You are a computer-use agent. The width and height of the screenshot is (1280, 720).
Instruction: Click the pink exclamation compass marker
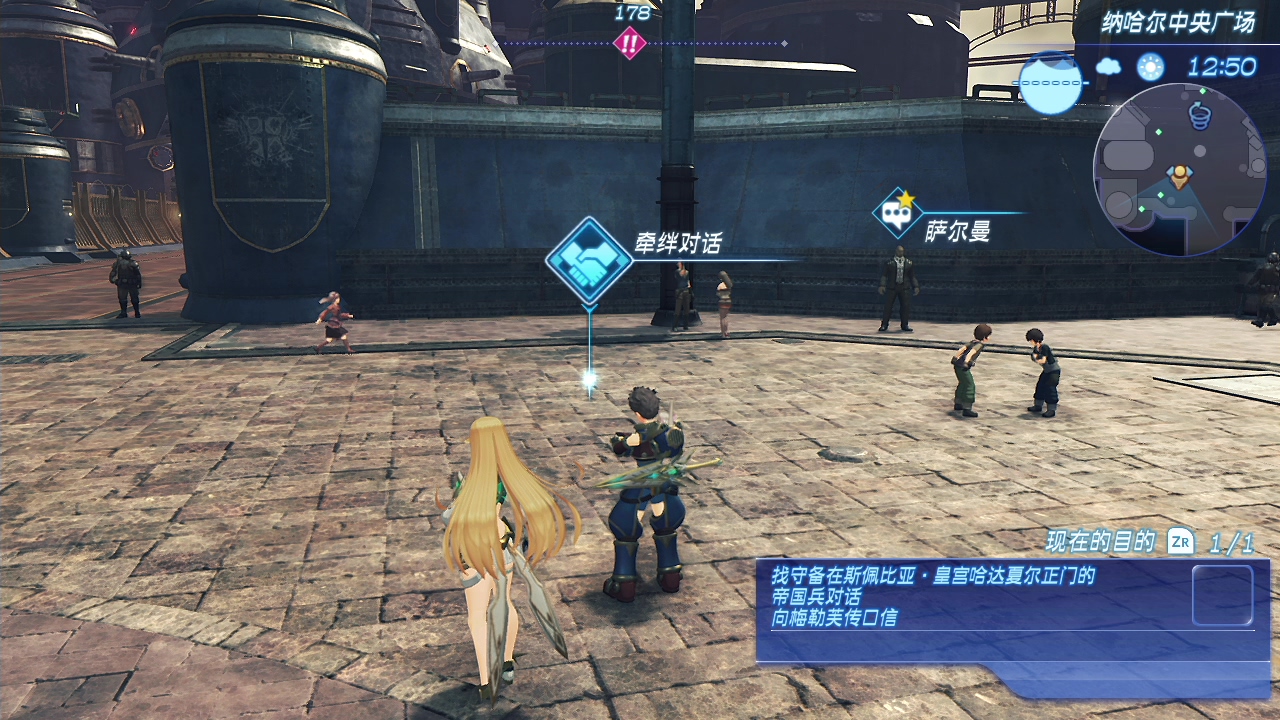tap(629, 43)
